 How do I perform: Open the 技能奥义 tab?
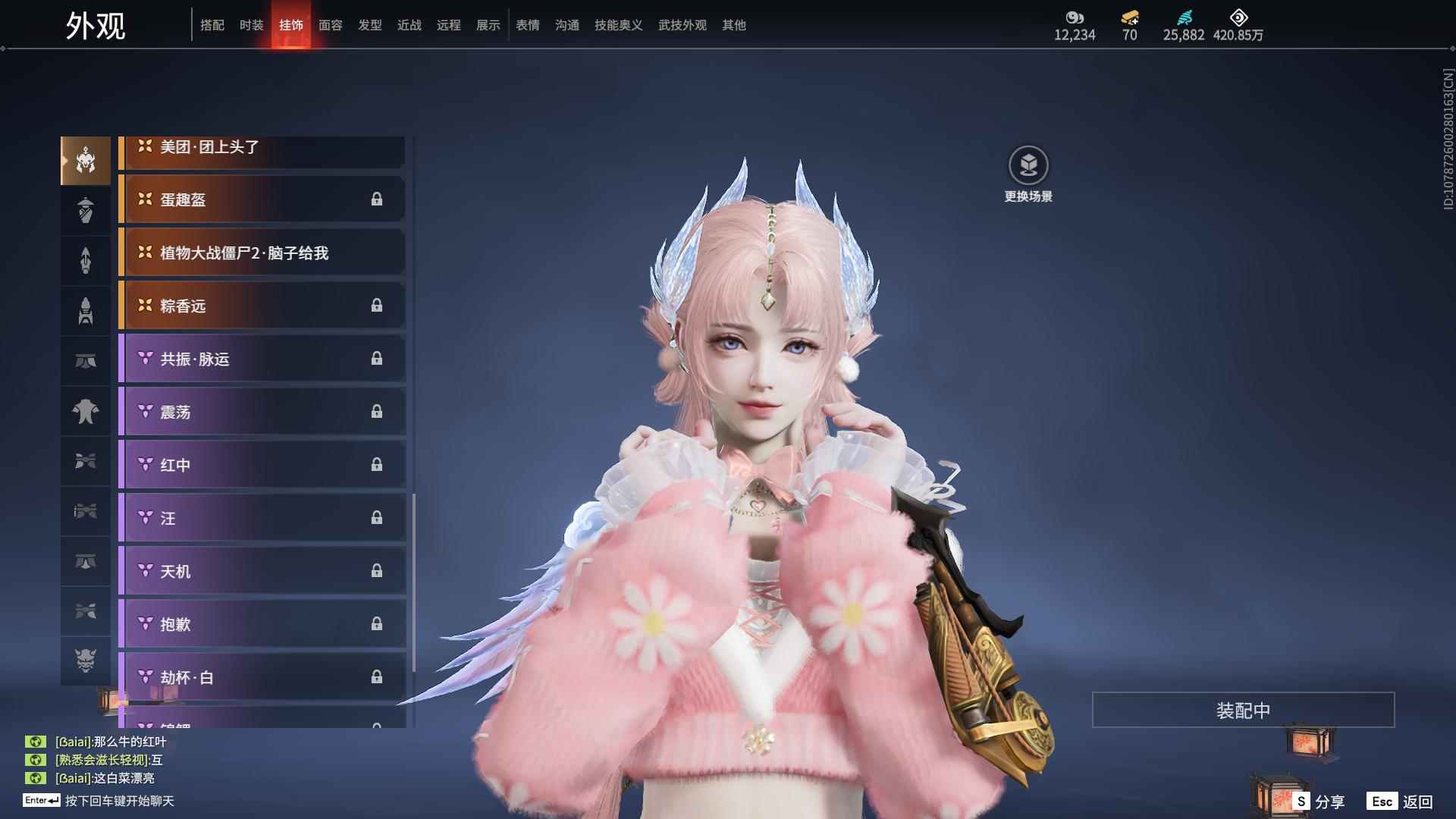tap(618, 25)
